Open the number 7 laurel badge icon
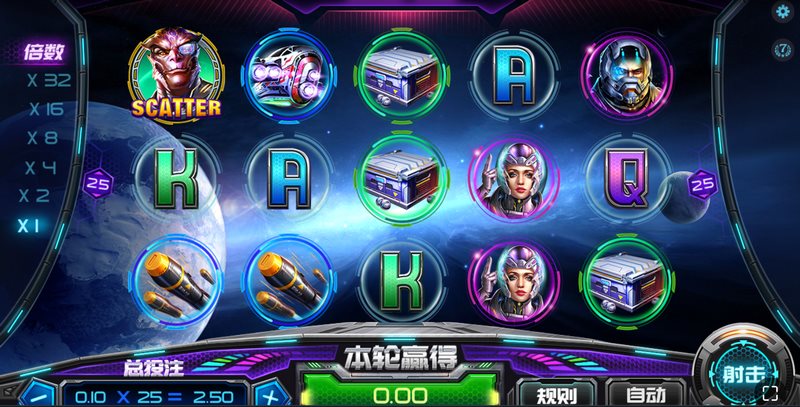This screenshot has width=800, height=407. pyautogui.click(x=783, y=48)
